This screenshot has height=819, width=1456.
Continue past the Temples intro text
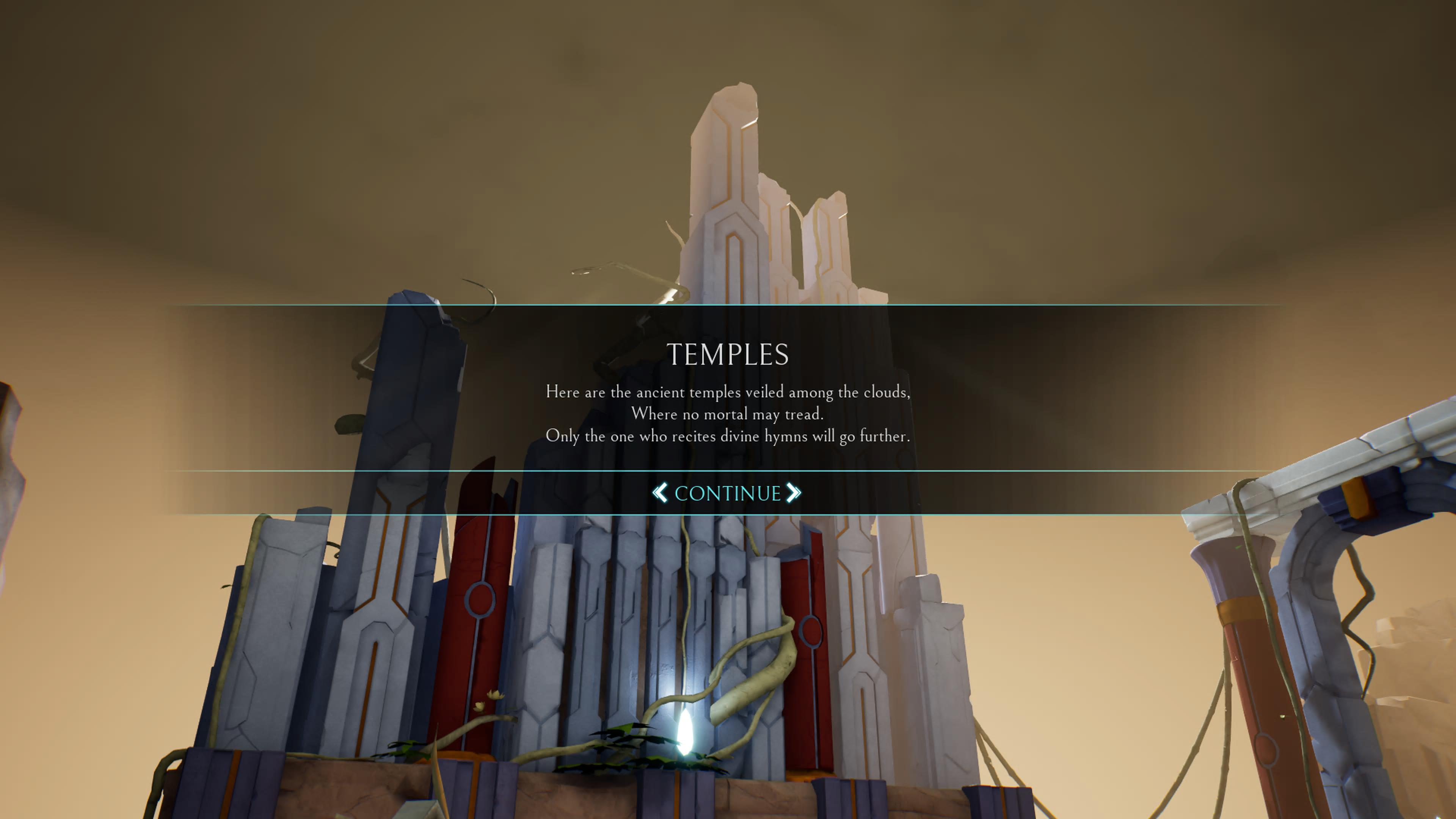tap(727, 493)
